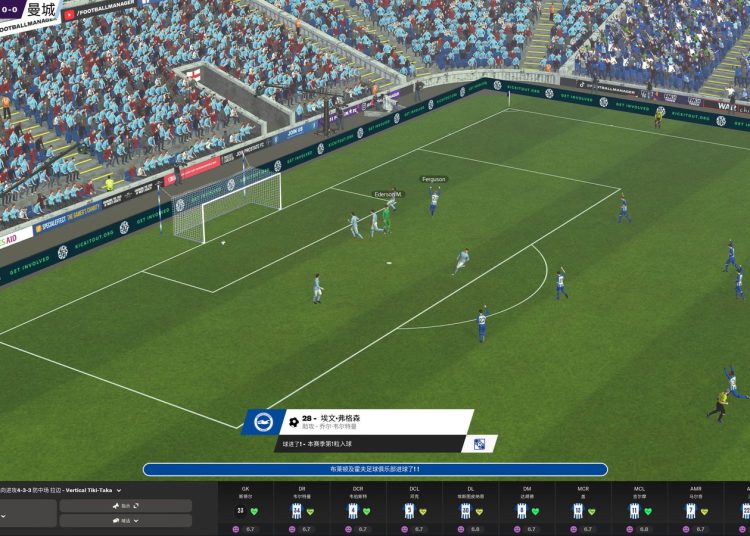The width and height of the screenshot is (750, 536).
Task: Click the Man City team name on scoreboard
Action: [x=39, y=10]
